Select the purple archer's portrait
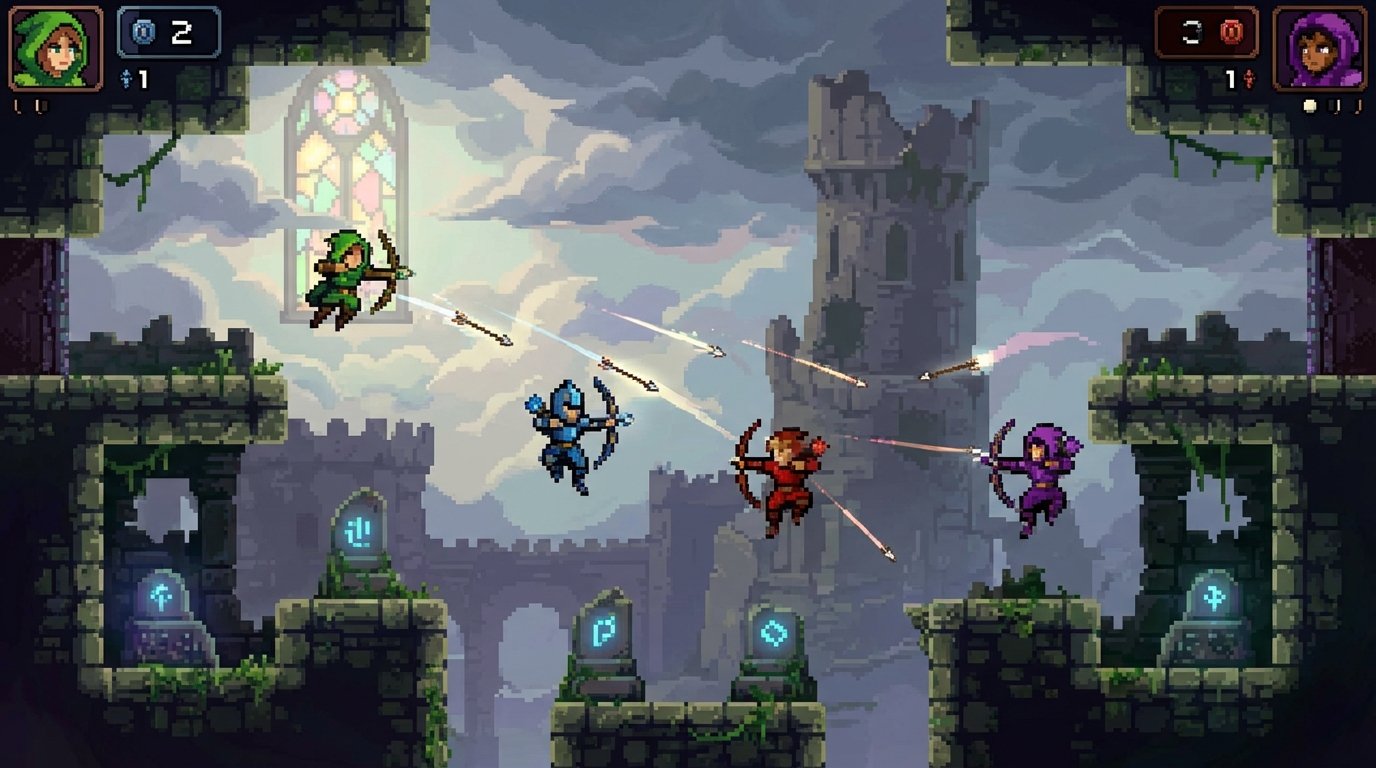 point(1318,48)
